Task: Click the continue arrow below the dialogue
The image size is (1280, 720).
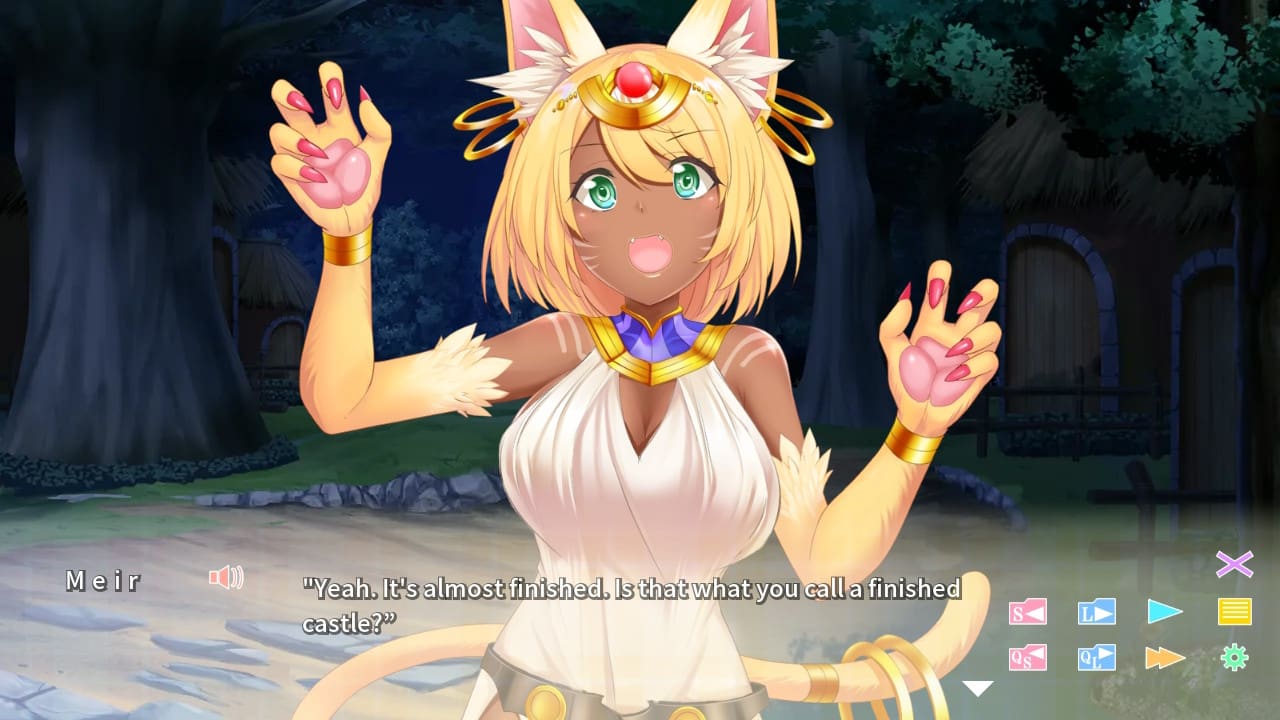Action: point(975,687)
